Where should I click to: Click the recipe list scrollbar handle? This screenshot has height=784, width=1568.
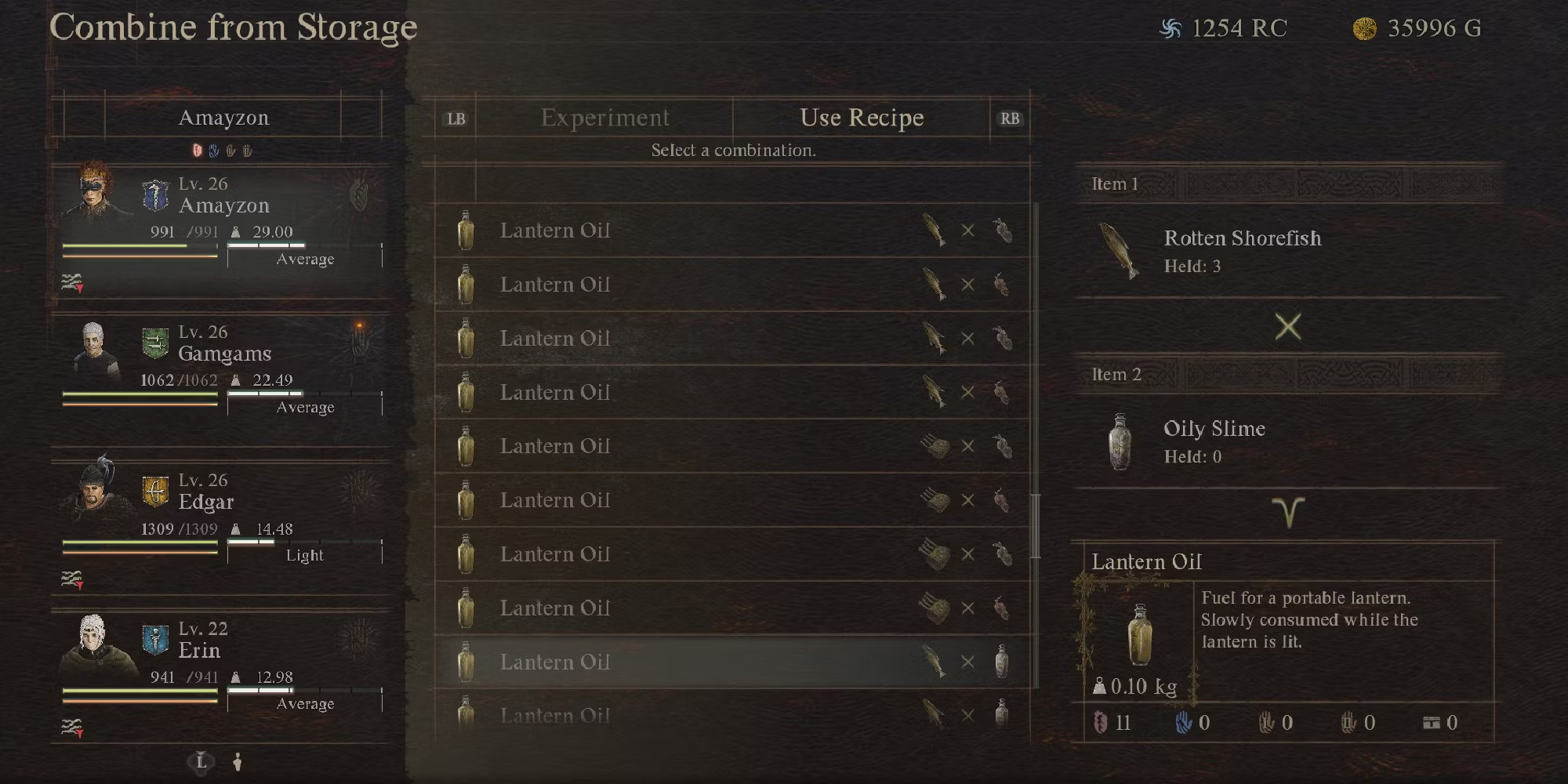(x=1035, y=525)
